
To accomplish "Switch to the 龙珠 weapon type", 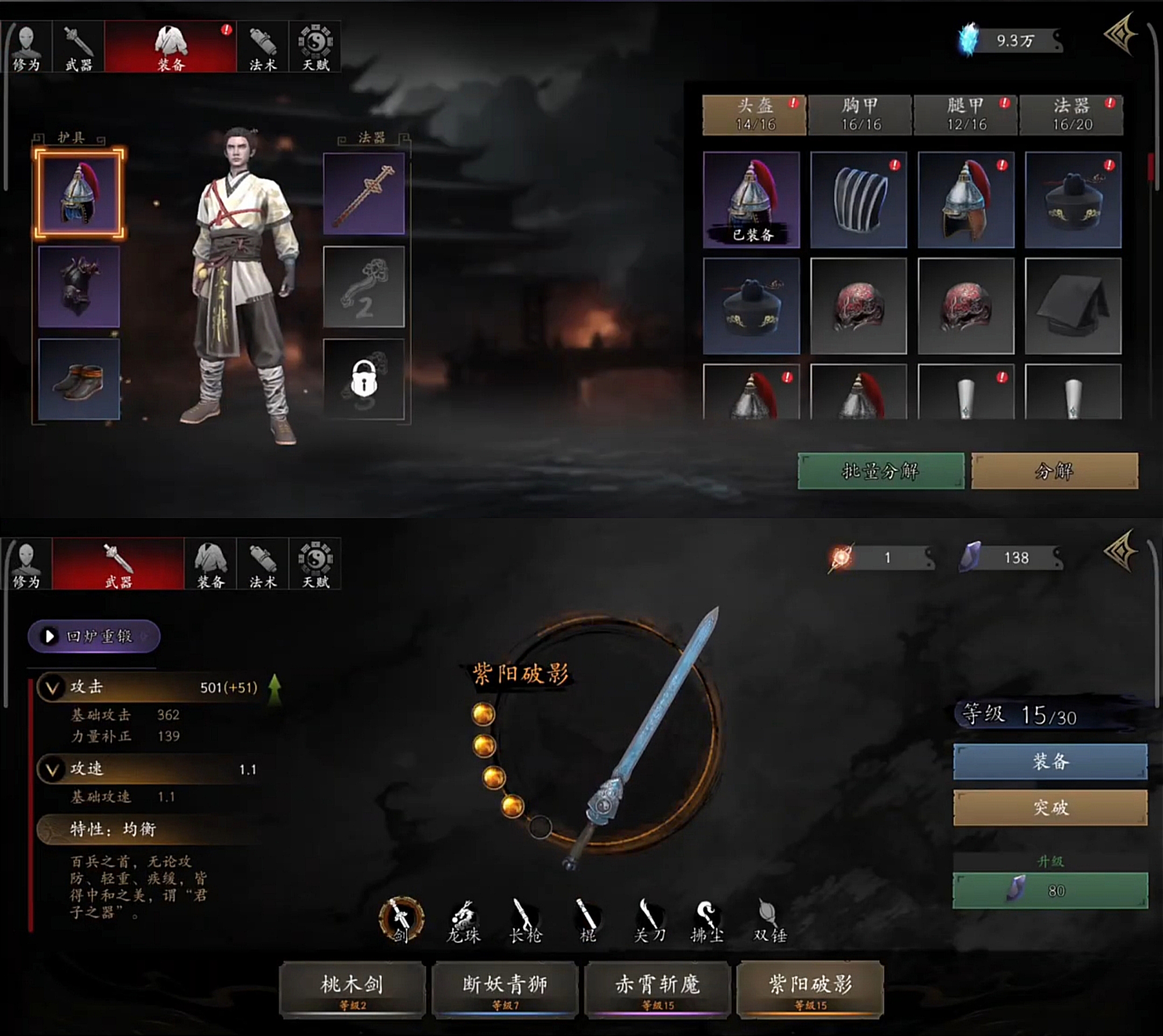I will coord(464,921).
